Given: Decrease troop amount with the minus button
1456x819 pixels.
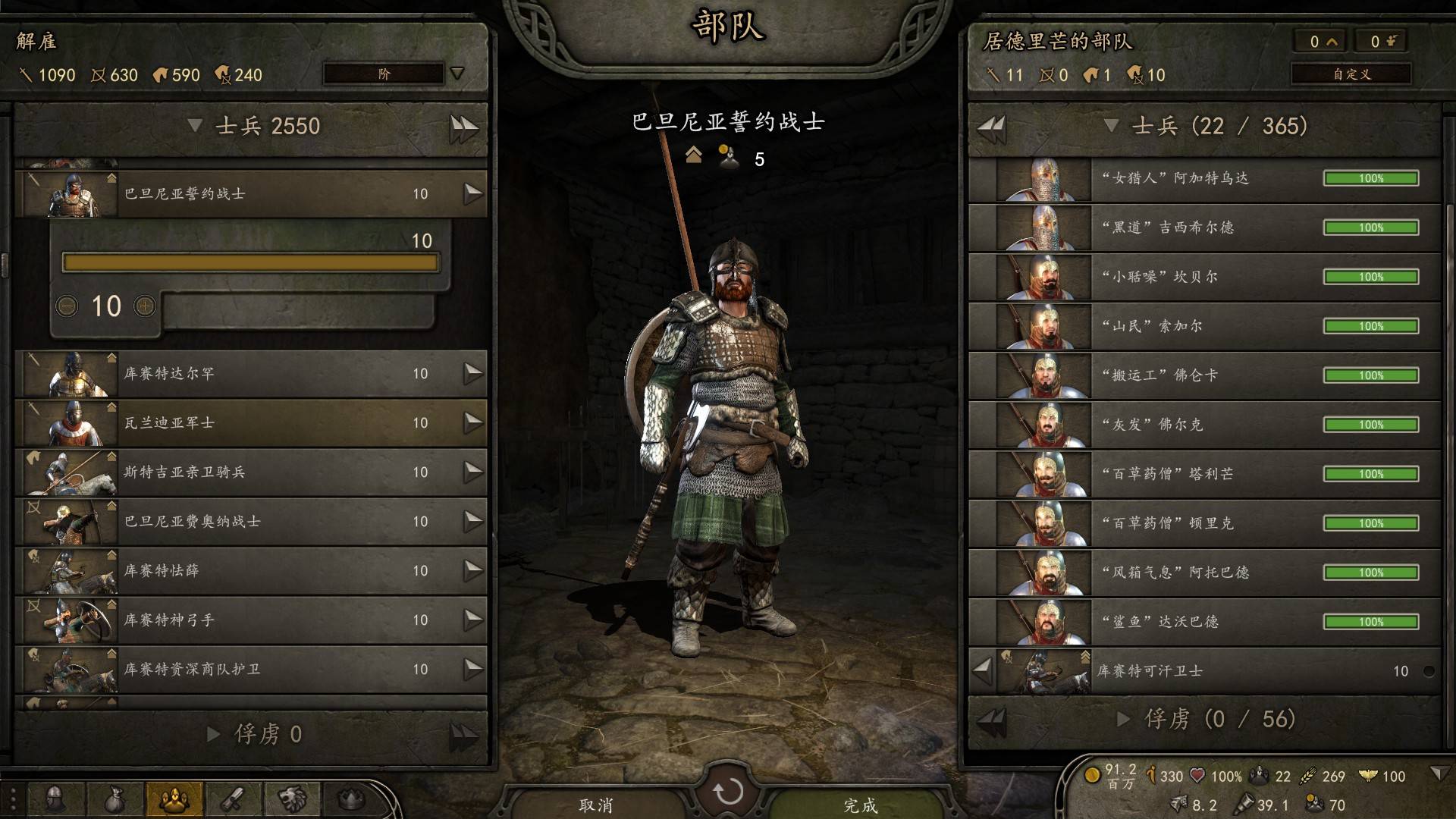Looking at the screenshot, I should tap(67, 306).
